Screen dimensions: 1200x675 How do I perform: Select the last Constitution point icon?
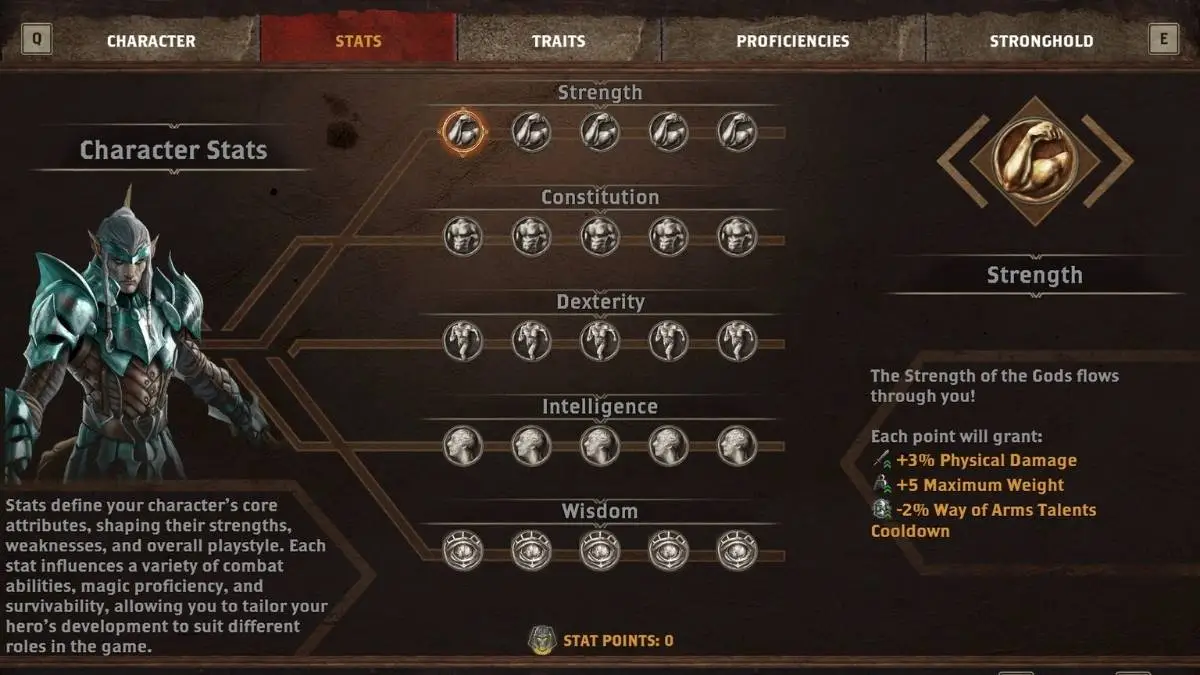point(737,237)
